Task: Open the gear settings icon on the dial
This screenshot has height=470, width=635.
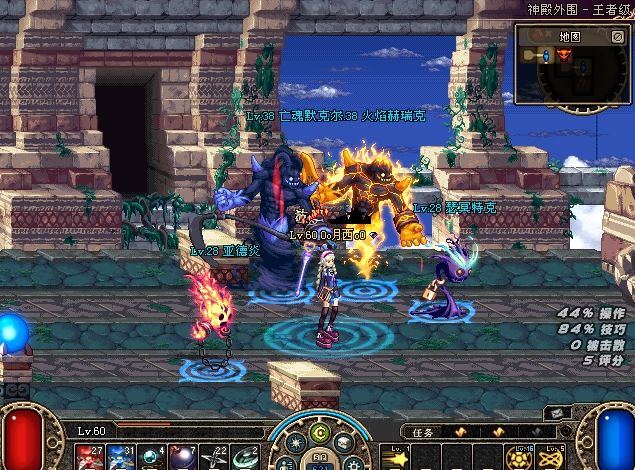Action: click(x=352, y=462)
